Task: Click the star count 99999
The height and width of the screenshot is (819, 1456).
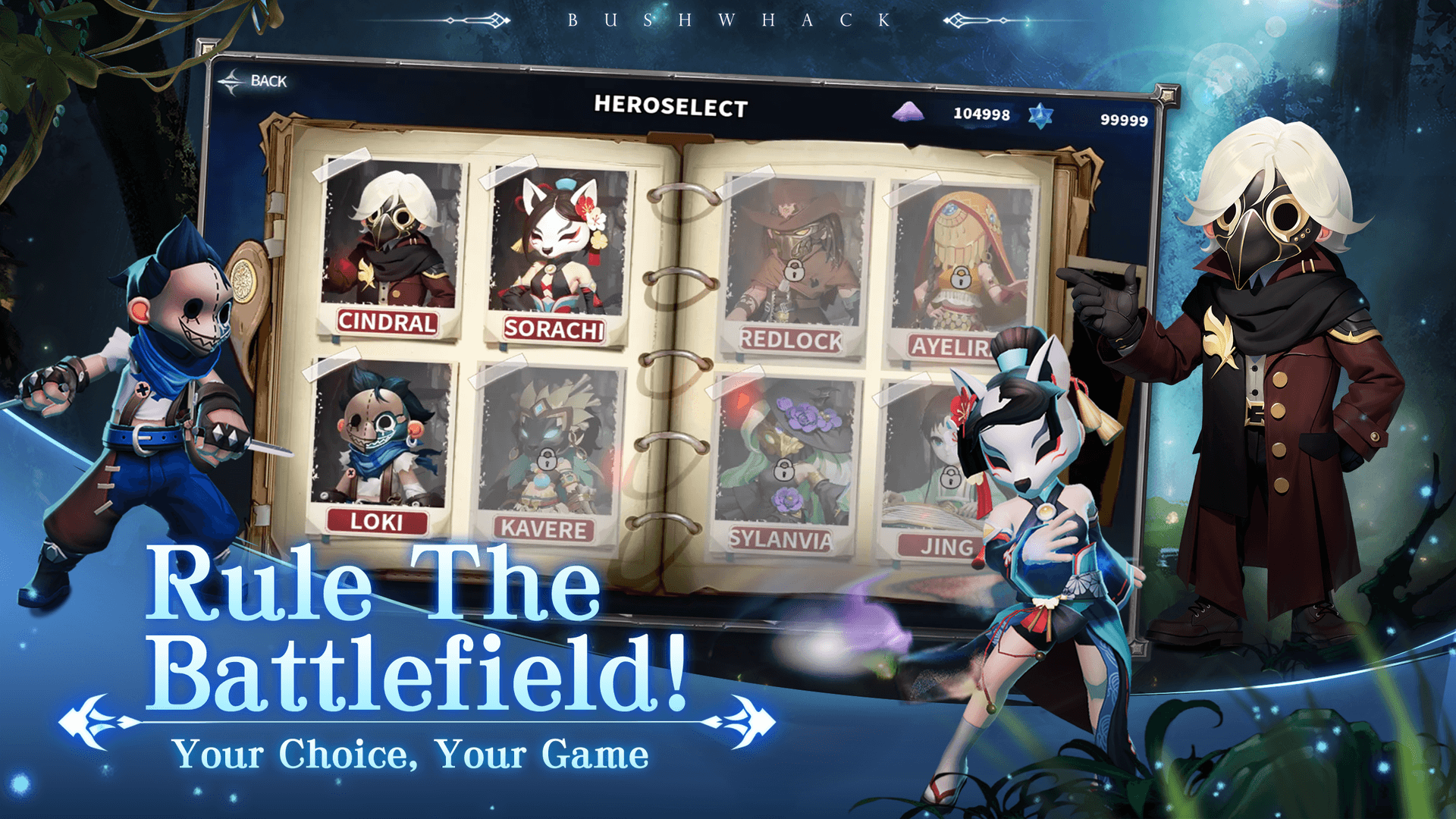Action: pos(1125,120)
